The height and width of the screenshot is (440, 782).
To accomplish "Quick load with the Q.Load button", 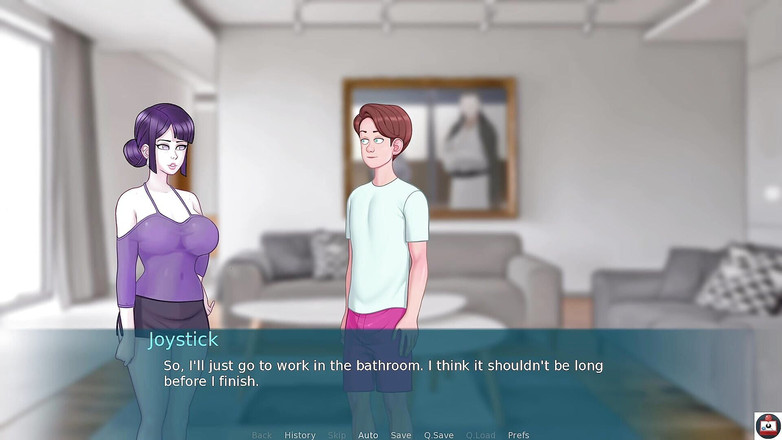I will (480, 435).
